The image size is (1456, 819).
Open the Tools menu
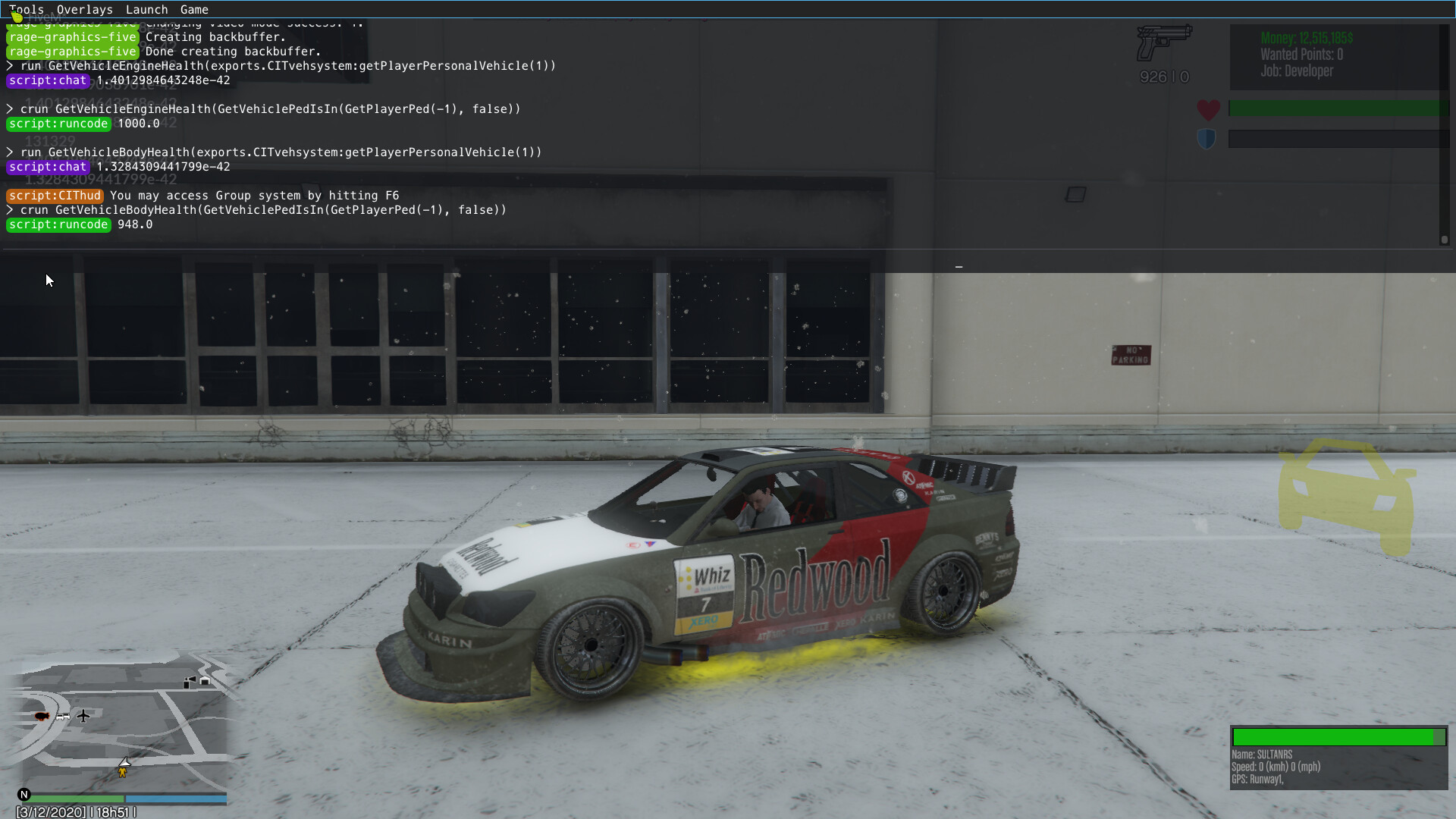coord(26,9)
